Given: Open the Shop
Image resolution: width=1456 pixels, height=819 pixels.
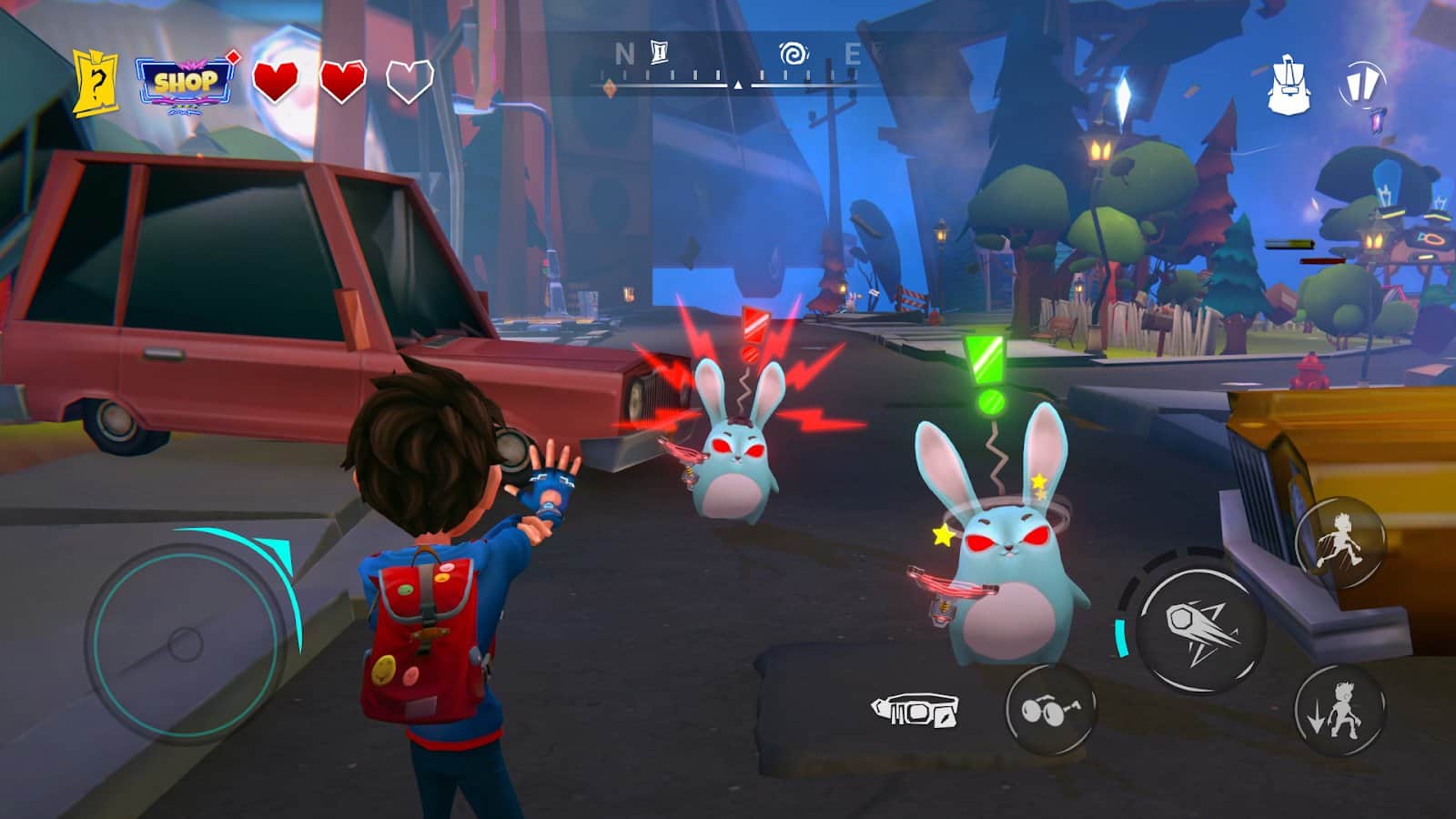Looking at the screenshot, I should point(186,83).
